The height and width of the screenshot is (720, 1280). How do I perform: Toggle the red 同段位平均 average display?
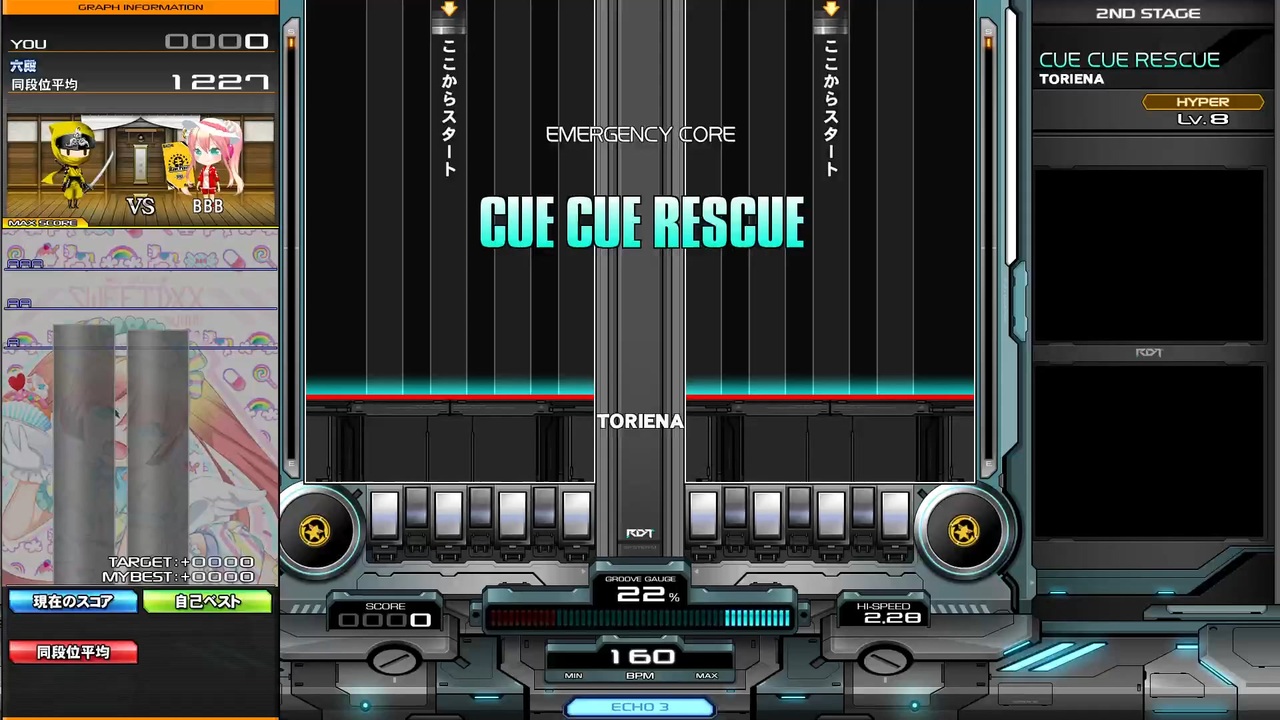tap(72, 652)
